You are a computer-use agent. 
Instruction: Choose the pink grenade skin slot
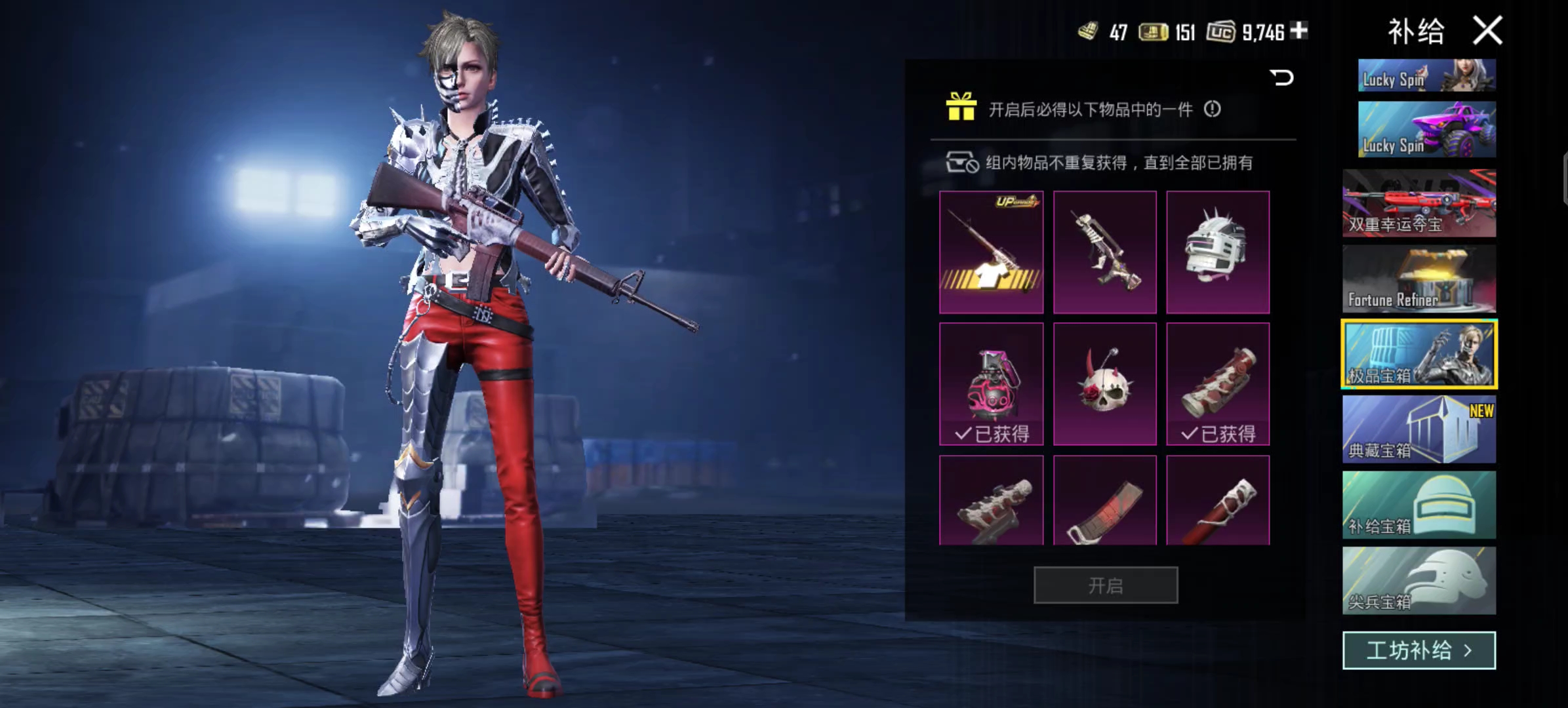point(991,384)
